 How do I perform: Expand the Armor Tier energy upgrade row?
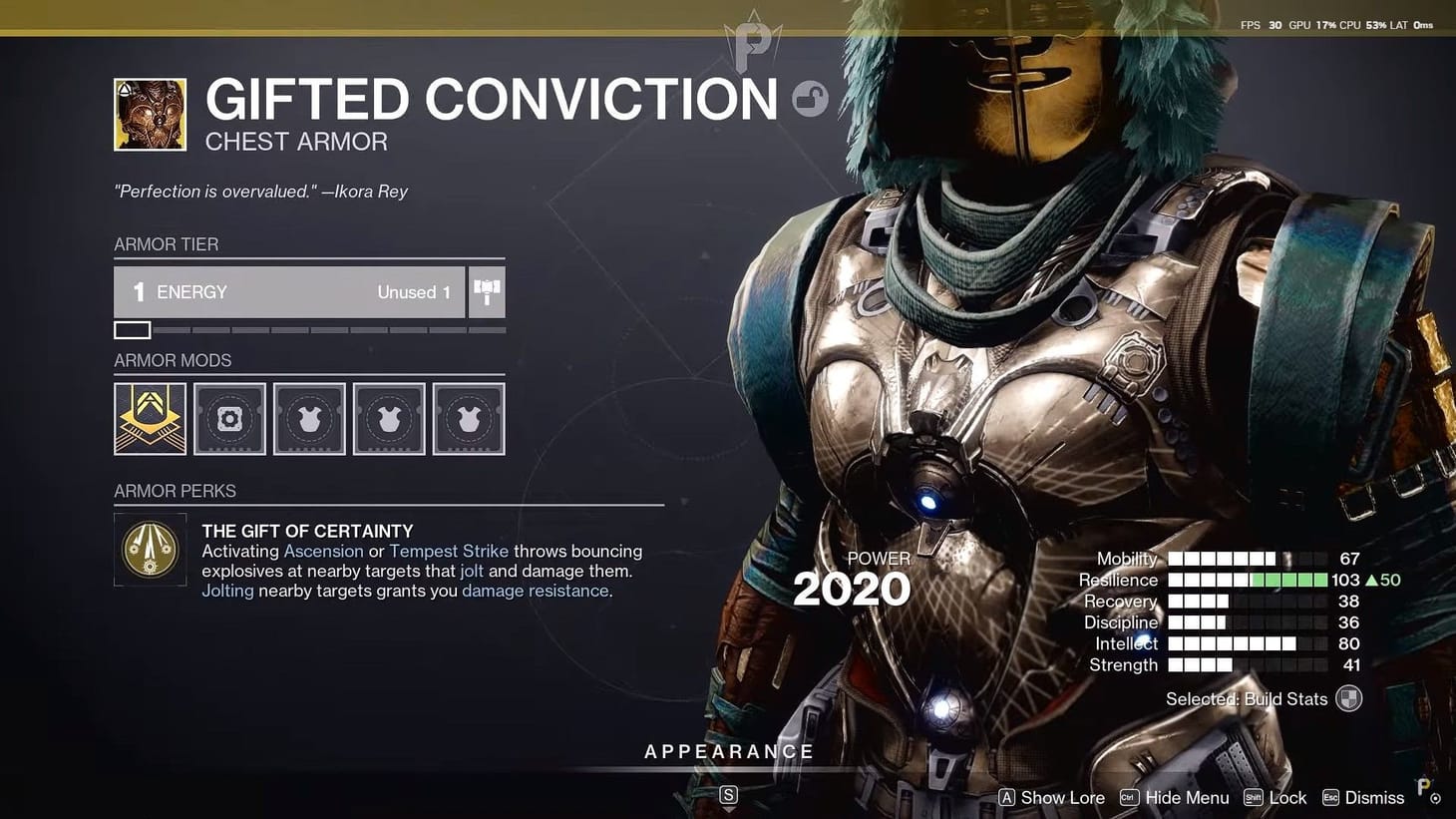(289, 291)
